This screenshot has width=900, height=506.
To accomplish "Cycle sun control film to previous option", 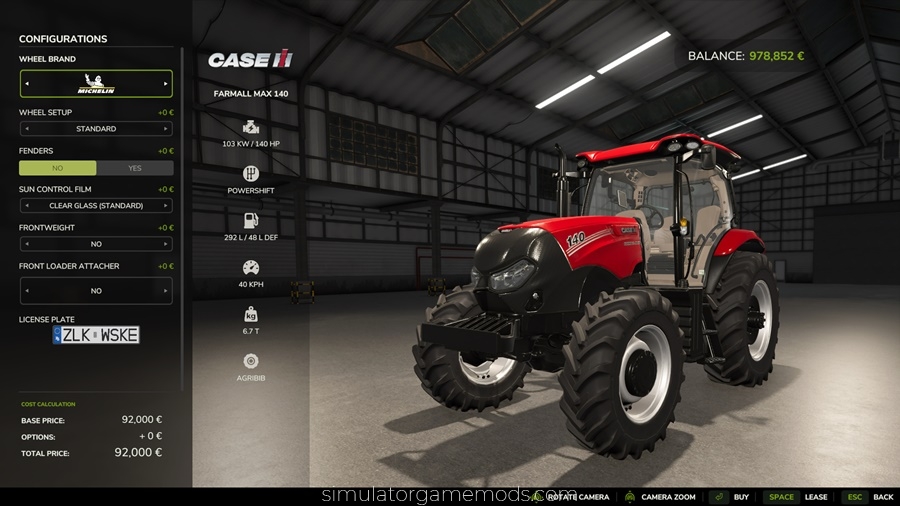I will pyautogui.click(x=27, y=206).
